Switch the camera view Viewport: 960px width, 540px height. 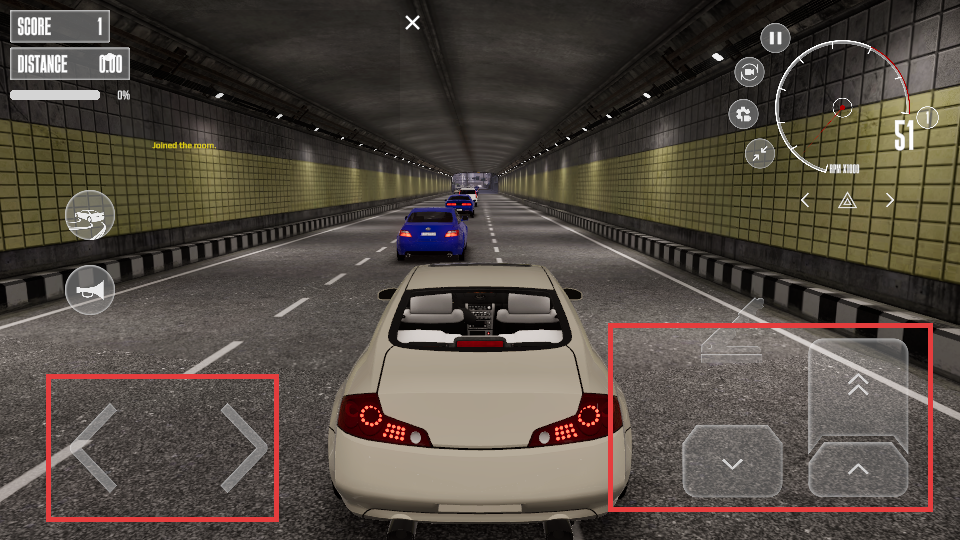749,72
